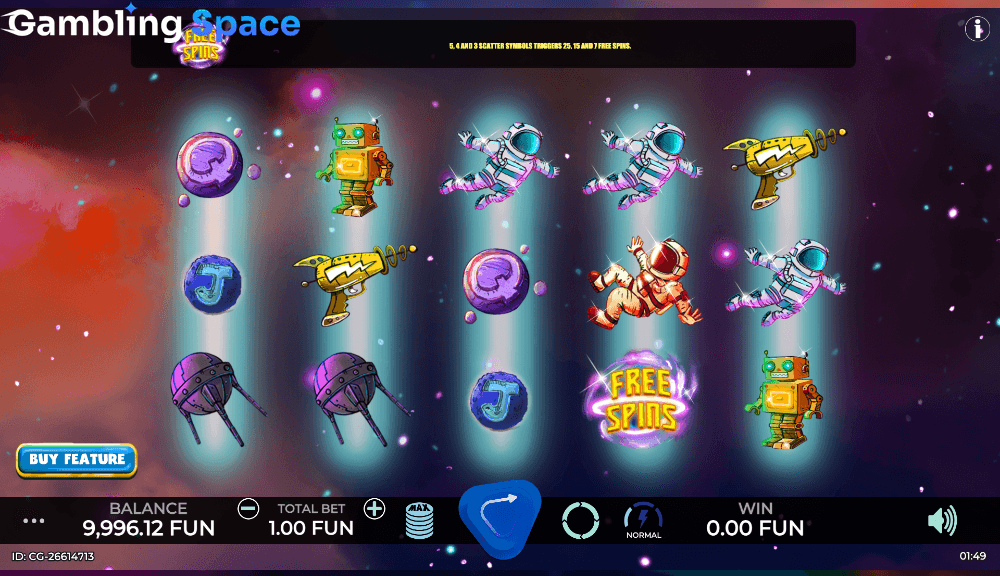Click the Buy Feature button
The height and width of the screenshot is (576, 1000).
click(x=77, y=460)
